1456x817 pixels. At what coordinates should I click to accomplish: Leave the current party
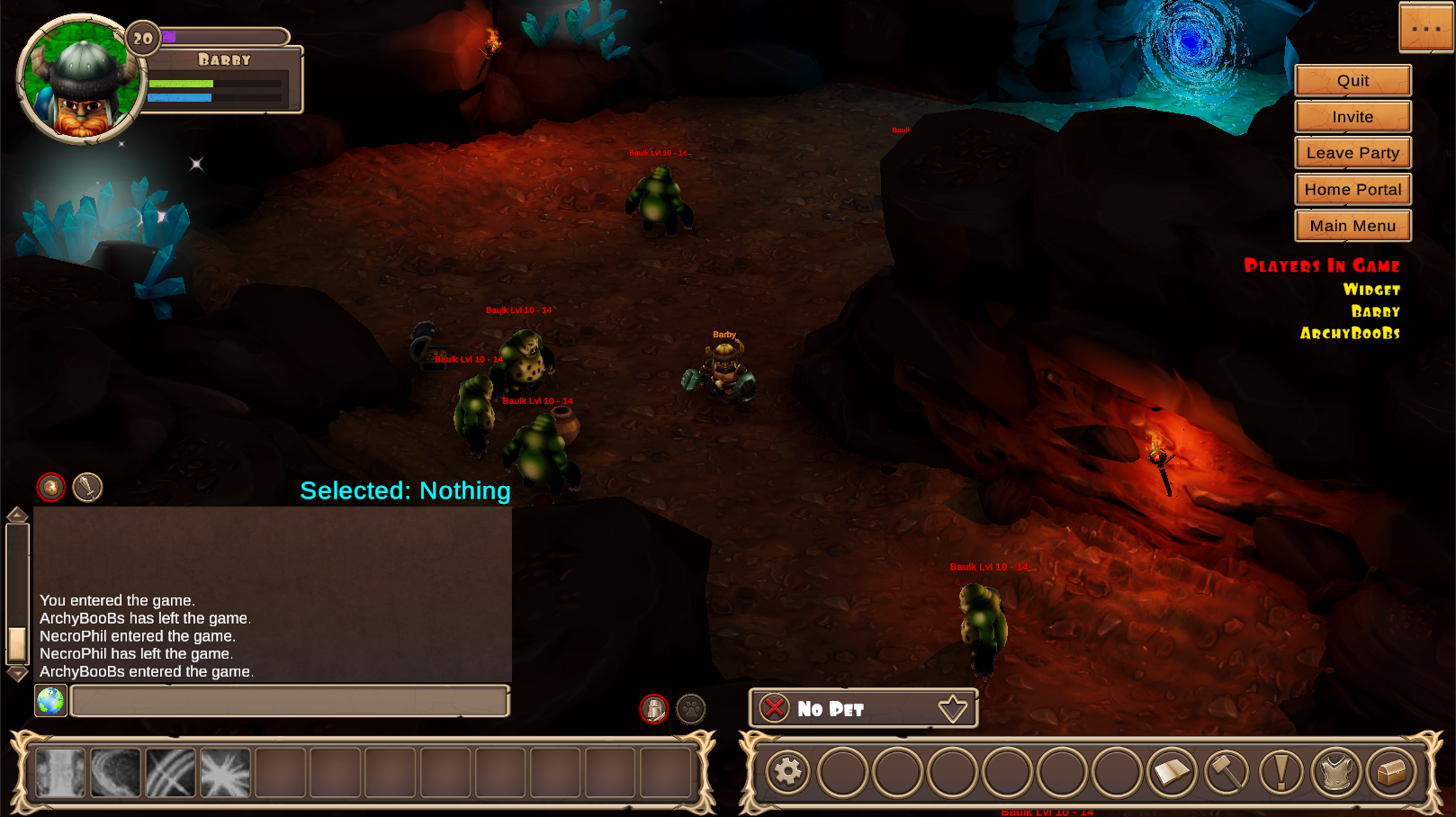pos(1353,153)
